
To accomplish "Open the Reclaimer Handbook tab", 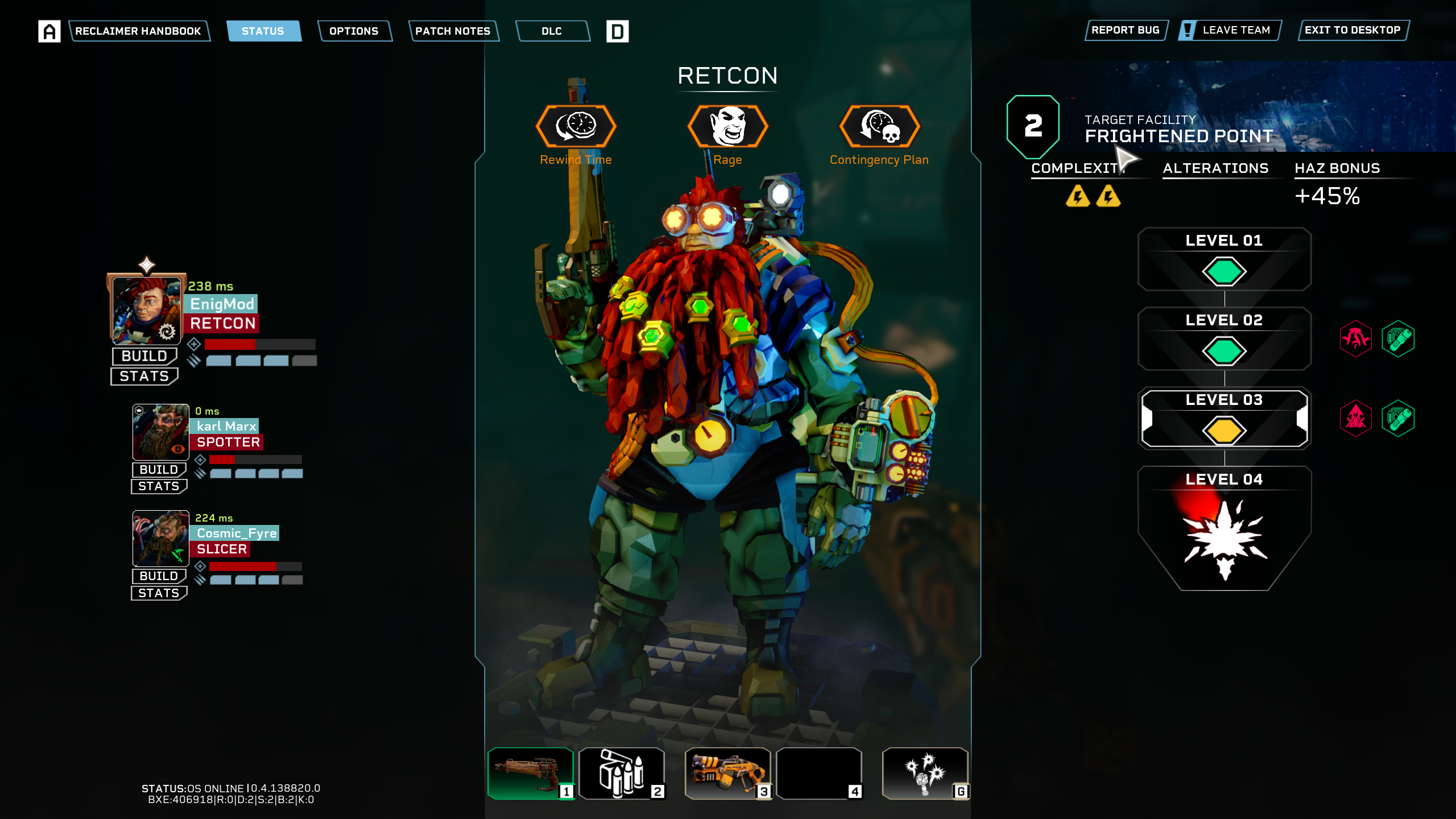I will tap(138, 31).
